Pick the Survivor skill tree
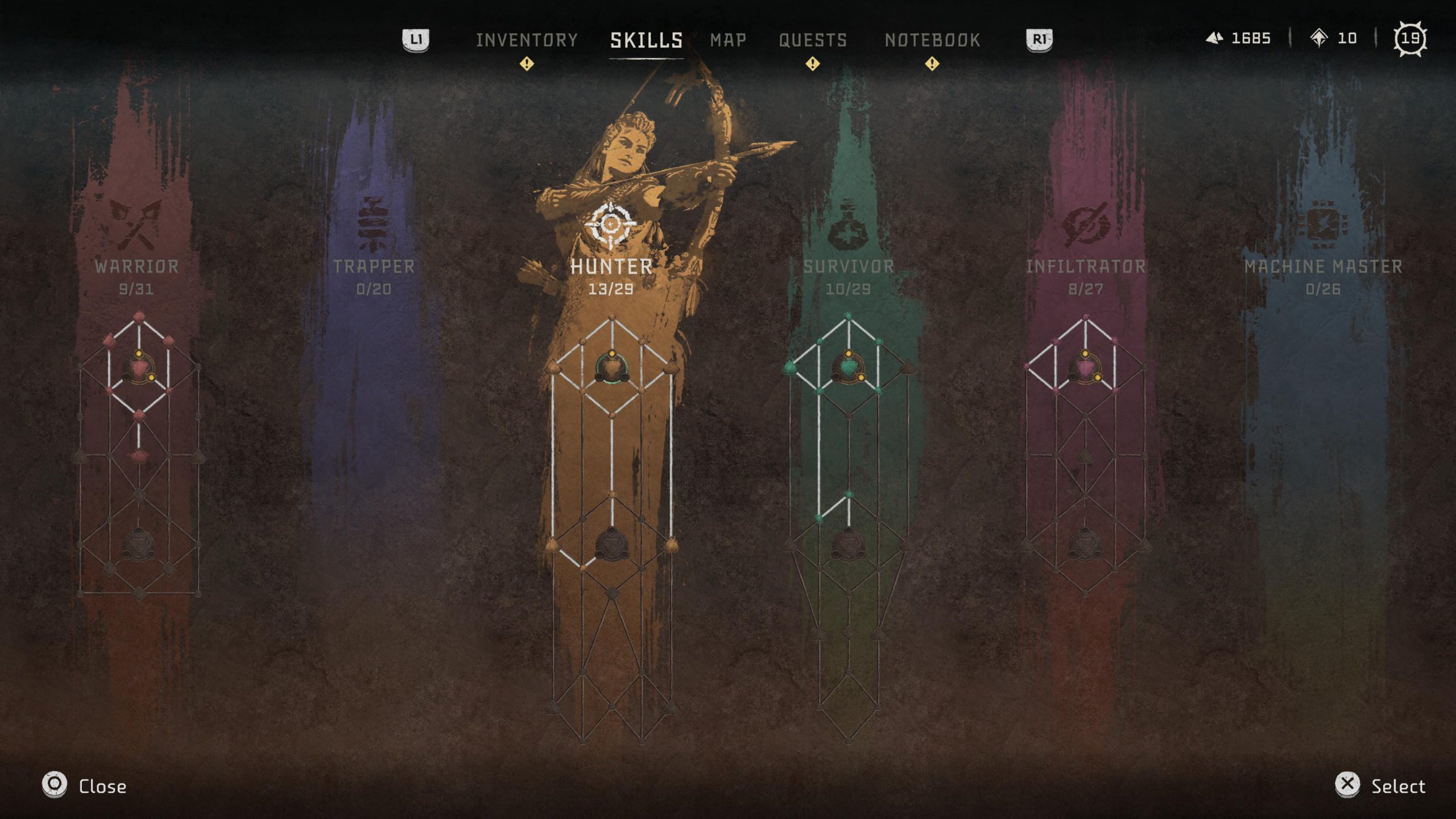The height and width of the screenshot is (819, 1456). (849, 266)
